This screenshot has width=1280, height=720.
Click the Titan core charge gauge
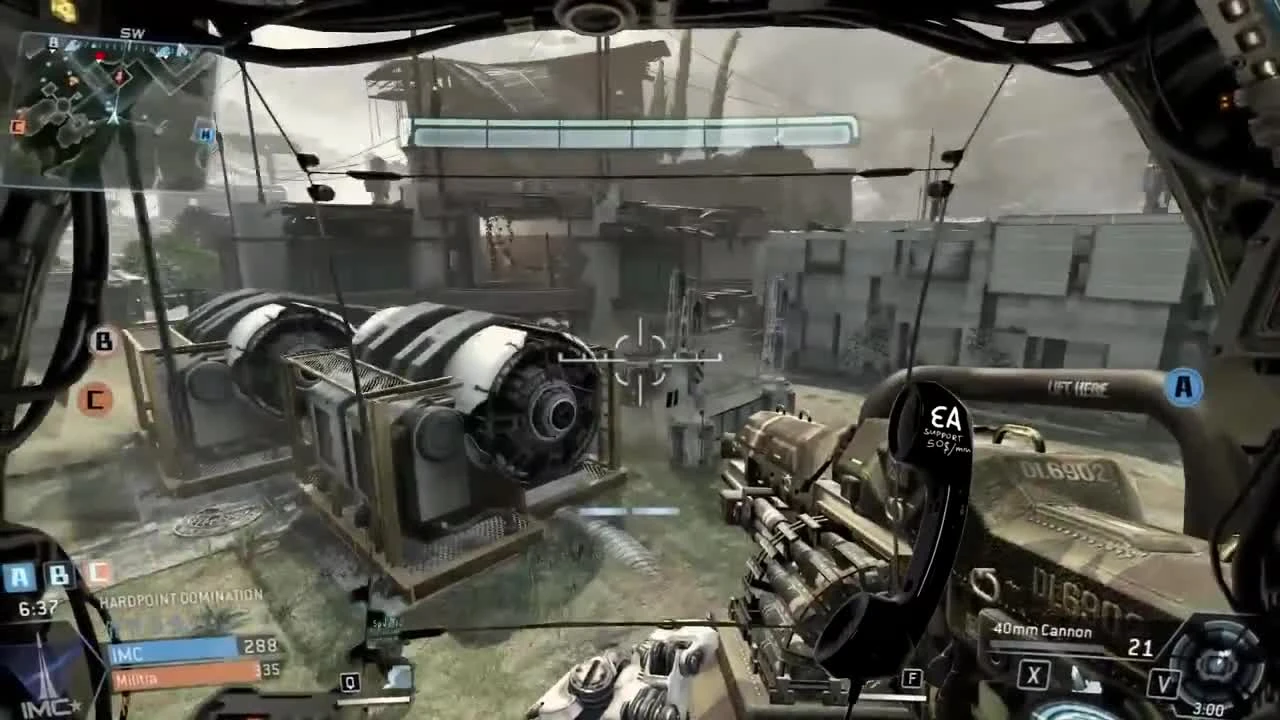[1217, 663]
